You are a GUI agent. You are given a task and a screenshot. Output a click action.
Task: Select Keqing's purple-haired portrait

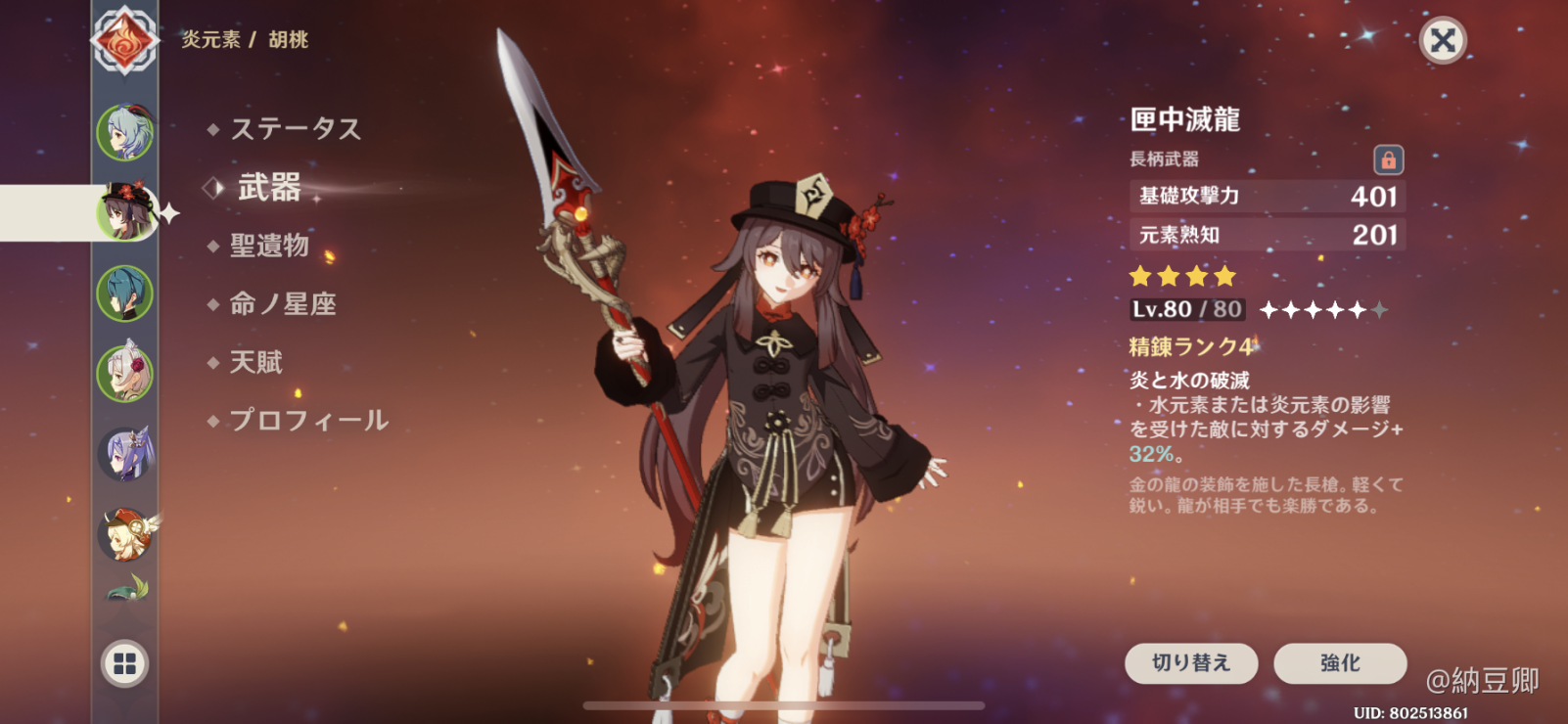click(x=125, y=453)
